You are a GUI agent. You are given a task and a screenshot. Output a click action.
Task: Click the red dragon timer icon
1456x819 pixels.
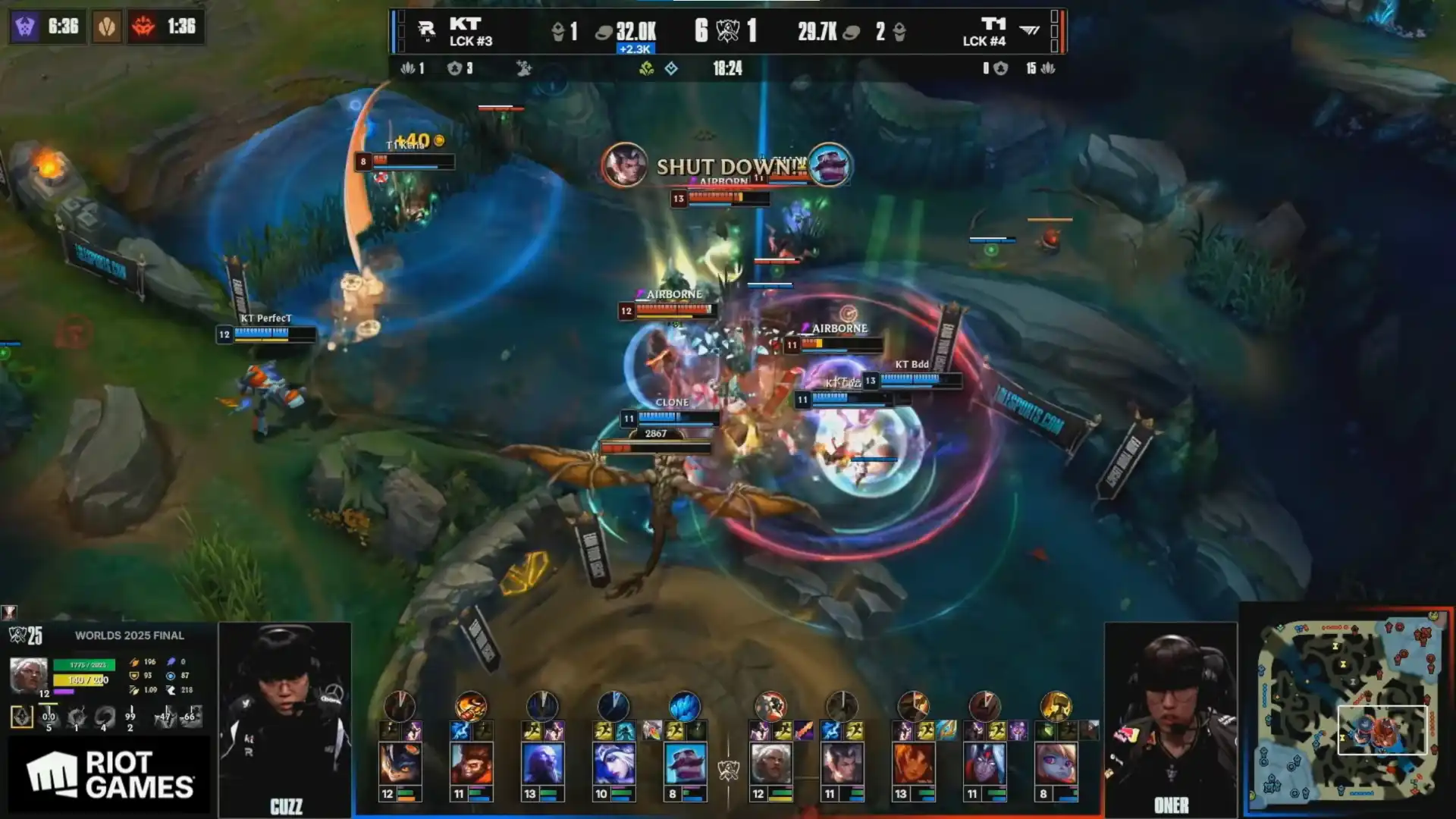click(143, 27)
